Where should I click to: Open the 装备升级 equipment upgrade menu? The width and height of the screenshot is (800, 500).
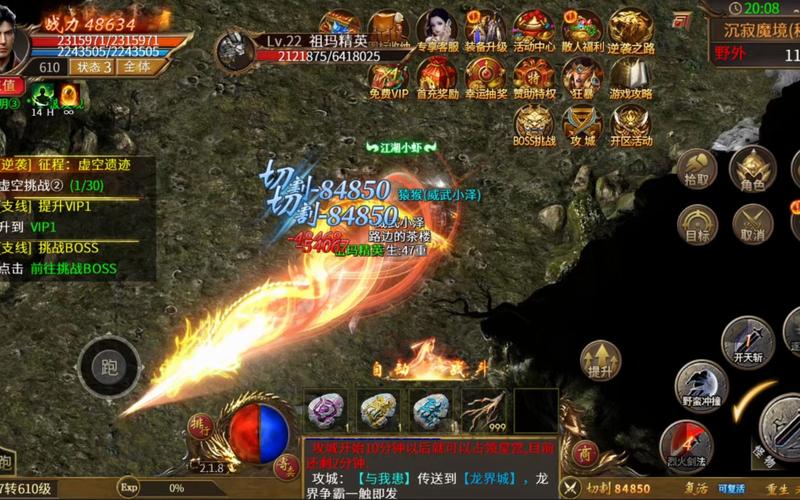(x=485, y=30)
